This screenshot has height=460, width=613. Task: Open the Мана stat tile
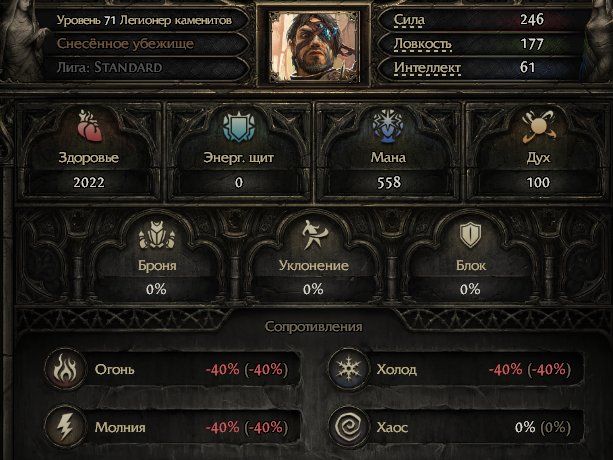tap(389, 150)
